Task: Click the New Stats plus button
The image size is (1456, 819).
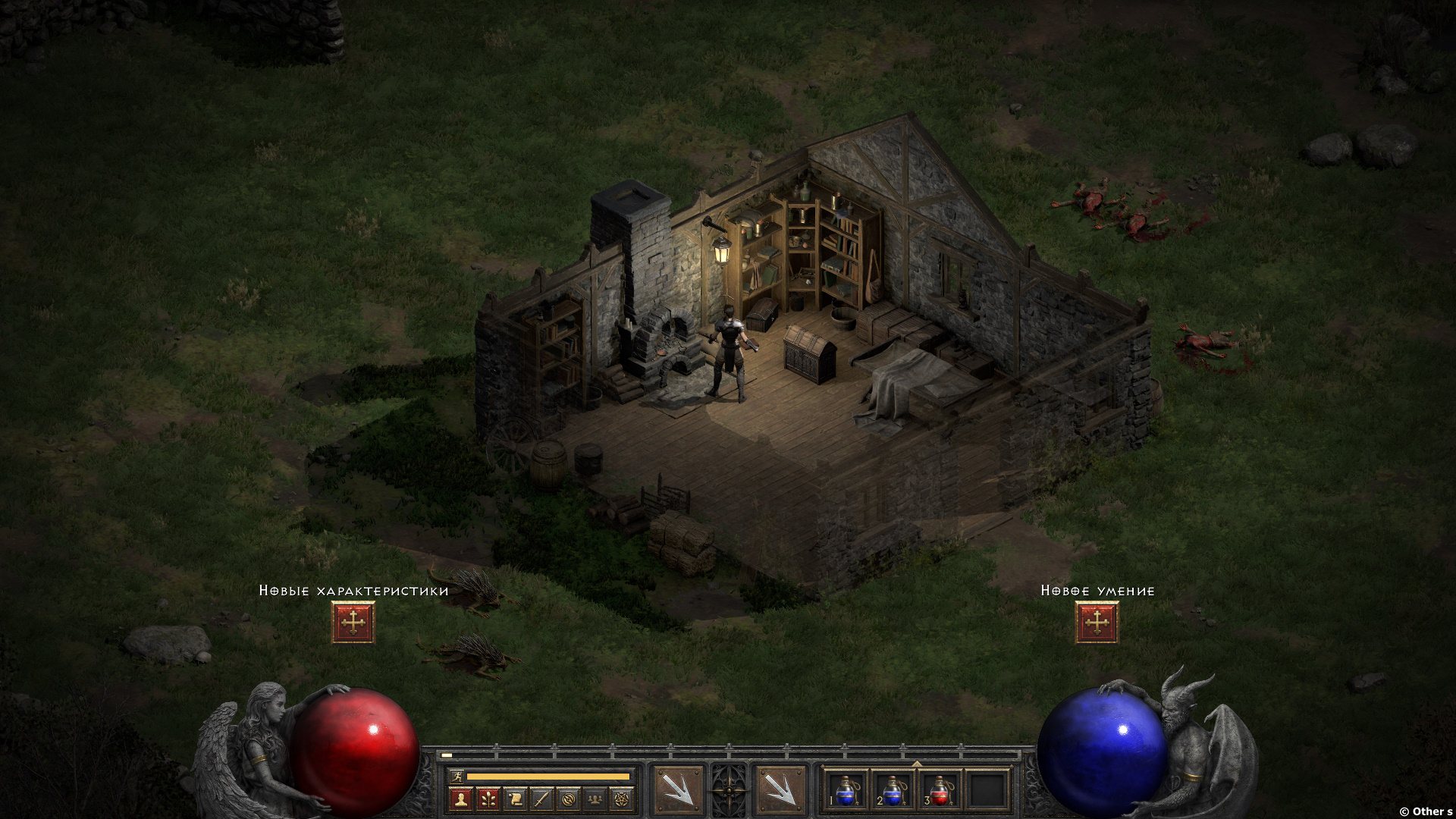Action: (353, 623)
